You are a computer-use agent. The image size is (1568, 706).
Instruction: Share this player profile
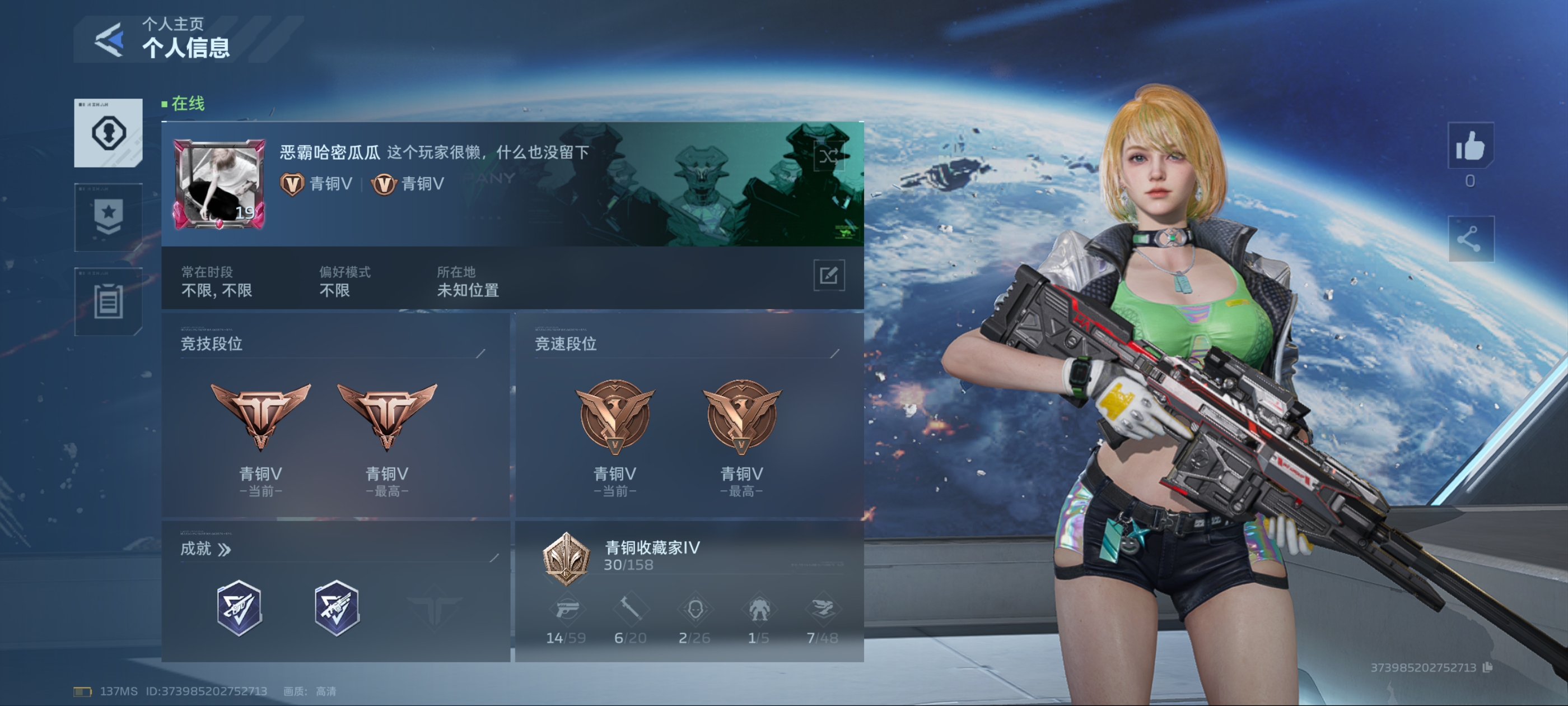point(1469,239)
